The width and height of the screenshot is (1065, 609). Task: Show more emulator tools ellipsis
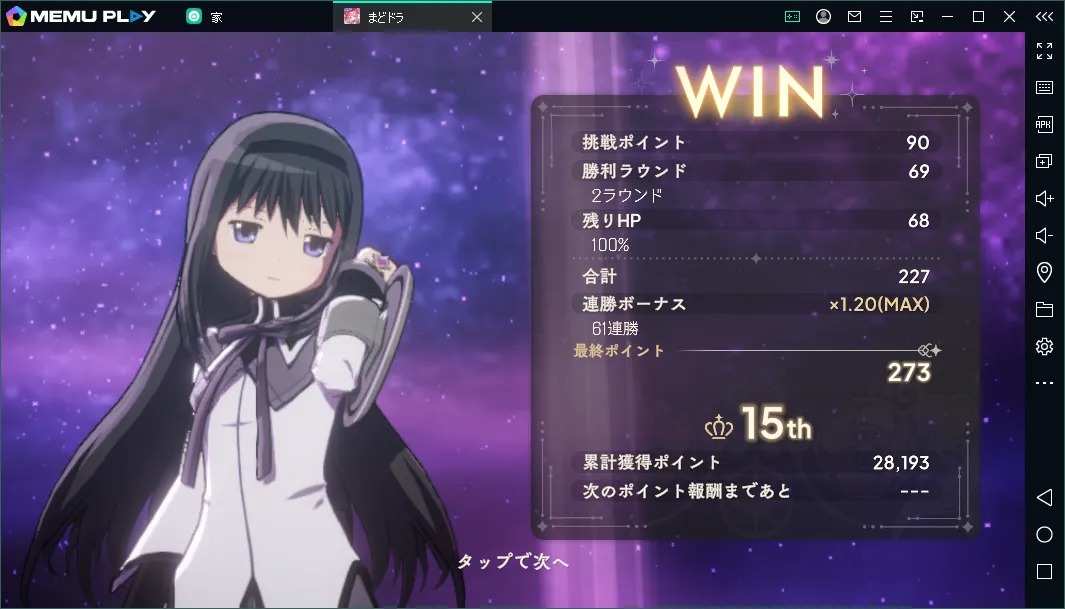(x=1044, y=383)
